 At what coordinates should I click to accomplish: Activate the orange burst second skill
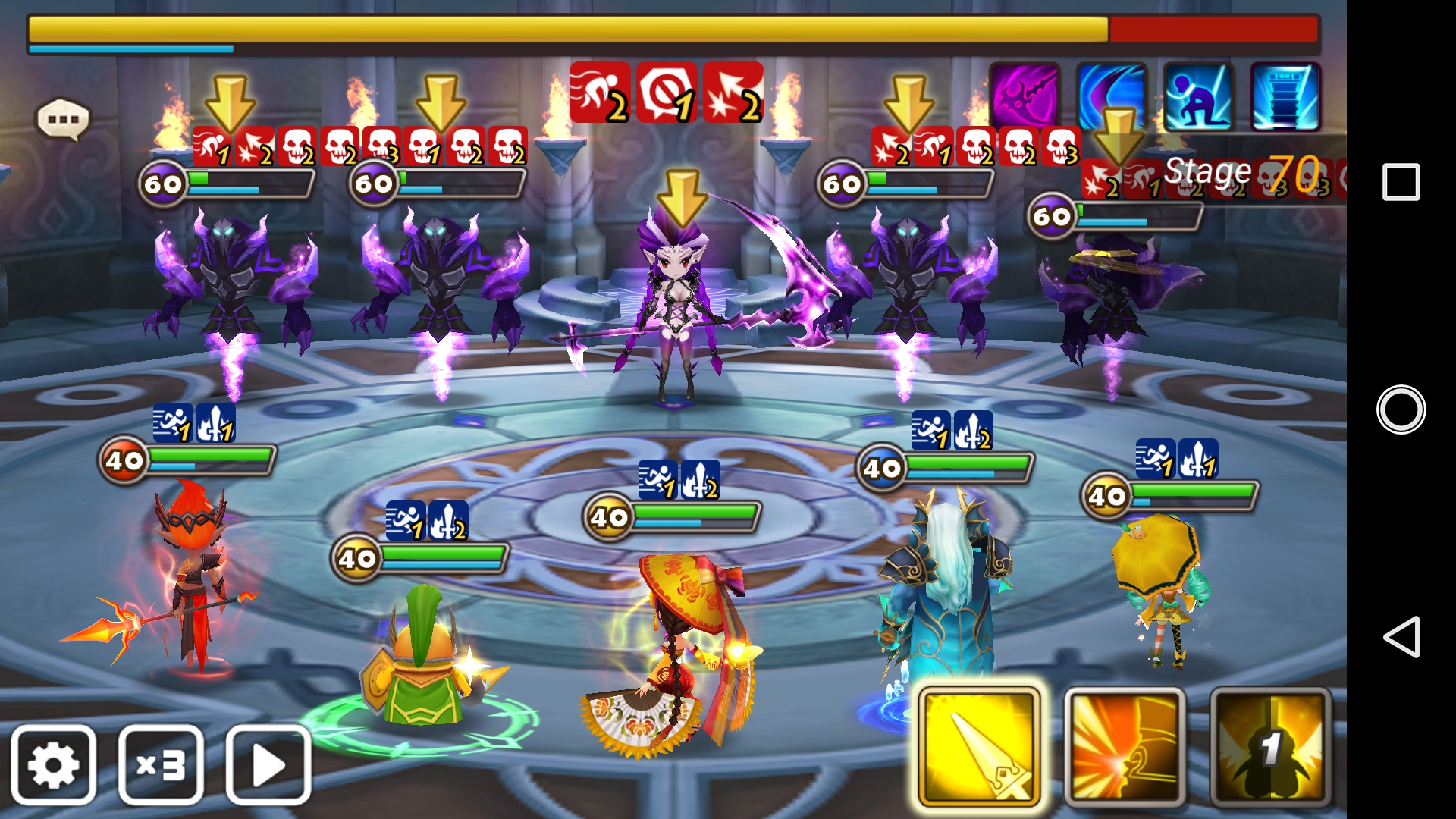click(x=1125, y=748)
